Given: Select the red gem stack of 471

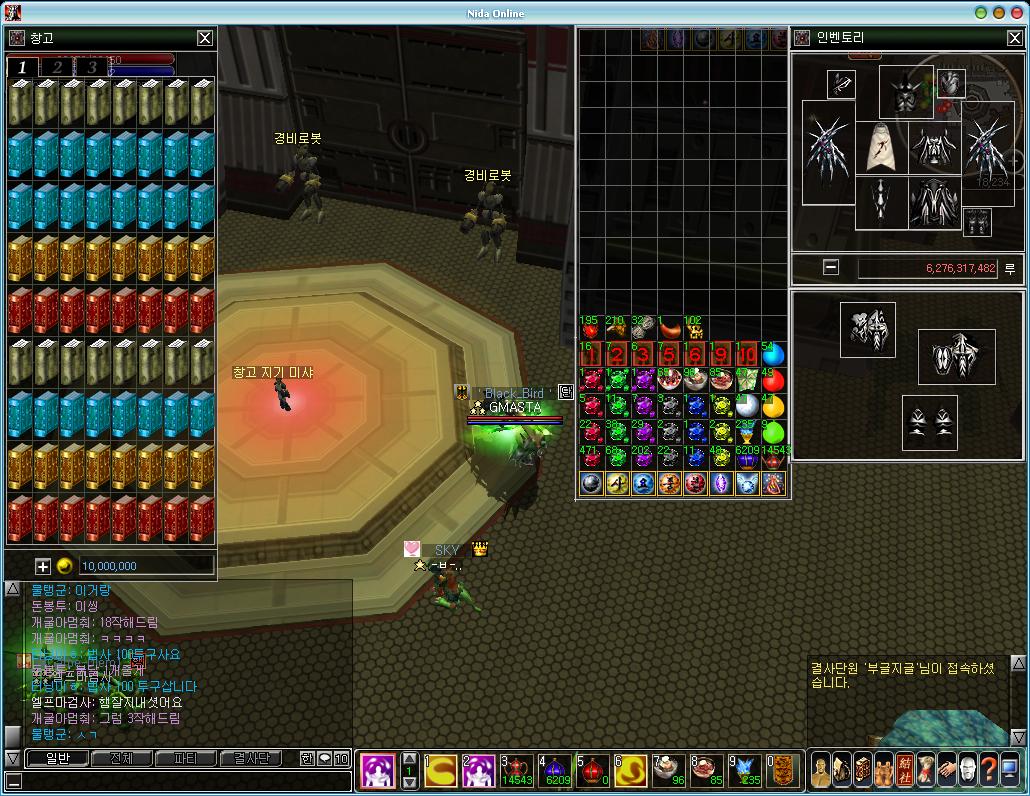Looking at the screenshot, I should (x=591, y=458).
